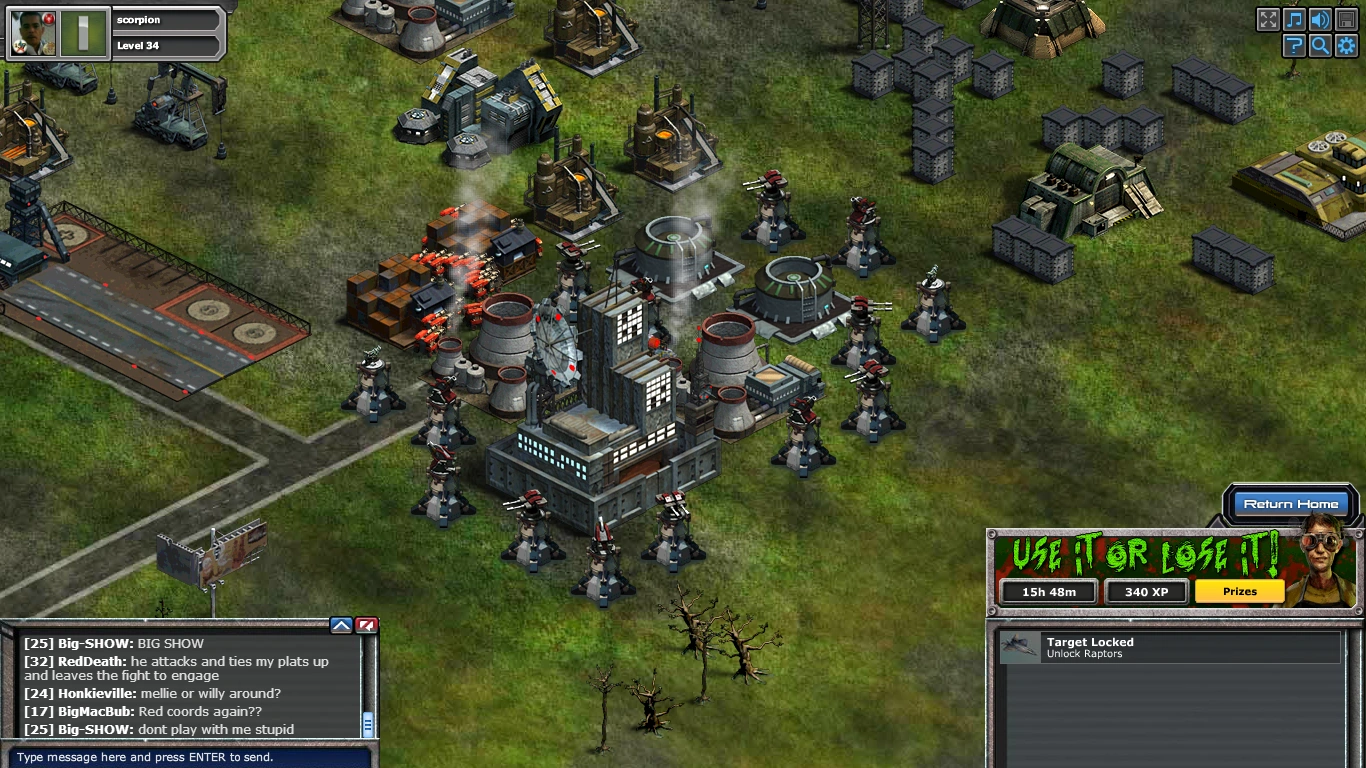Open the save icon at top right

click(x=1348, y=19)
